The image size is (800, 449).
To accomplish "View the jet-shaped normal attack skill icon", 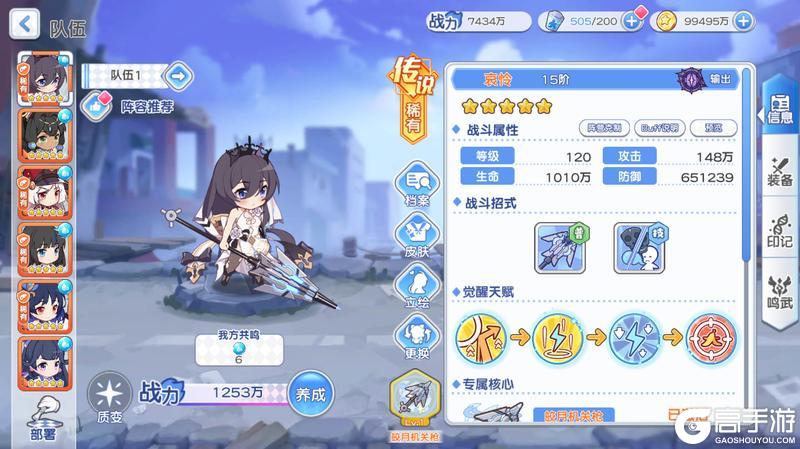I will pyautogui.click(x=559, y=246).
